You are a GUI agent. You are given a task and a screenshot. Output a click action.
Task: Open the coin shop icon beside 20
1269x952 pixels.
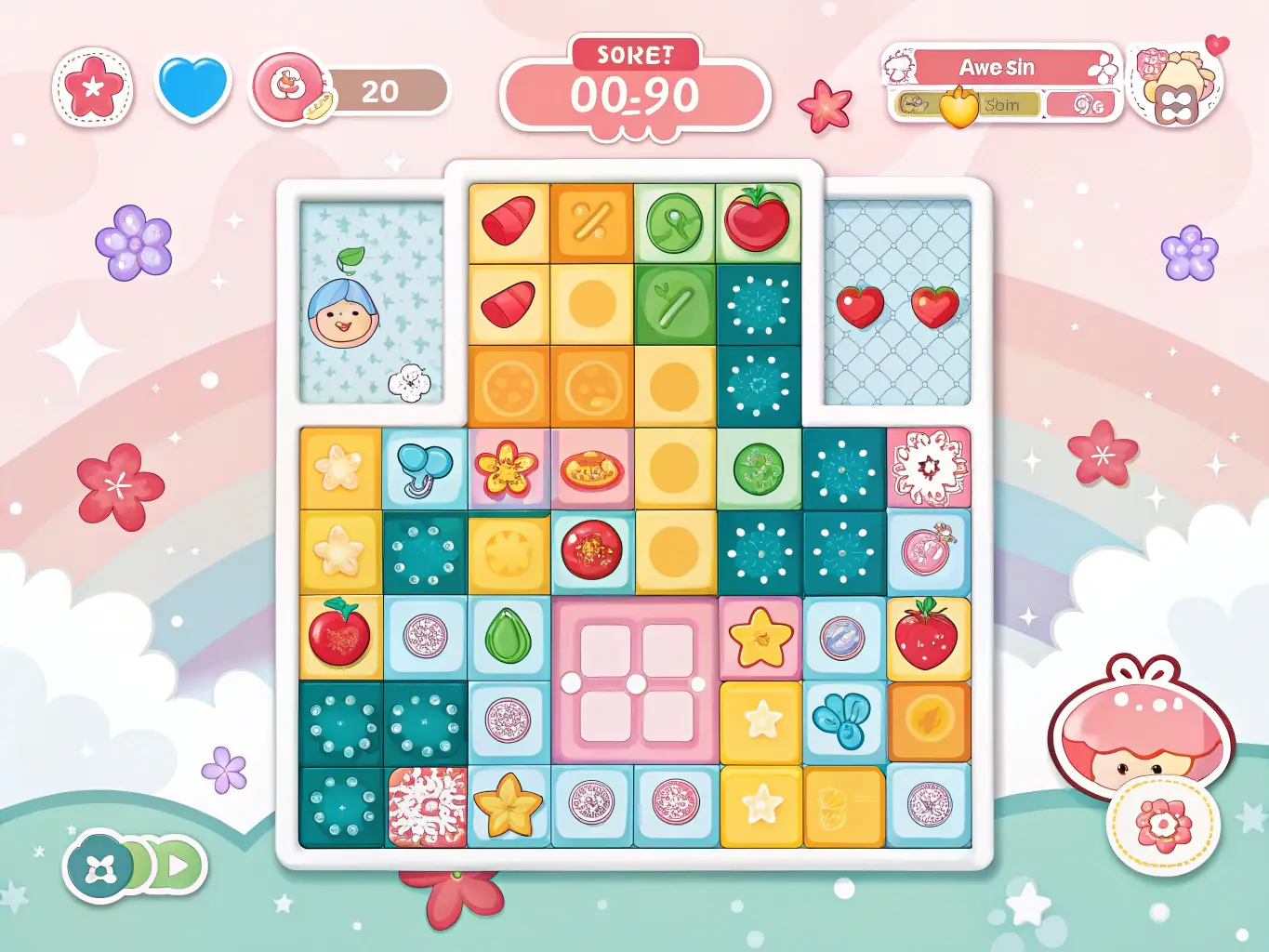(288, 87)
